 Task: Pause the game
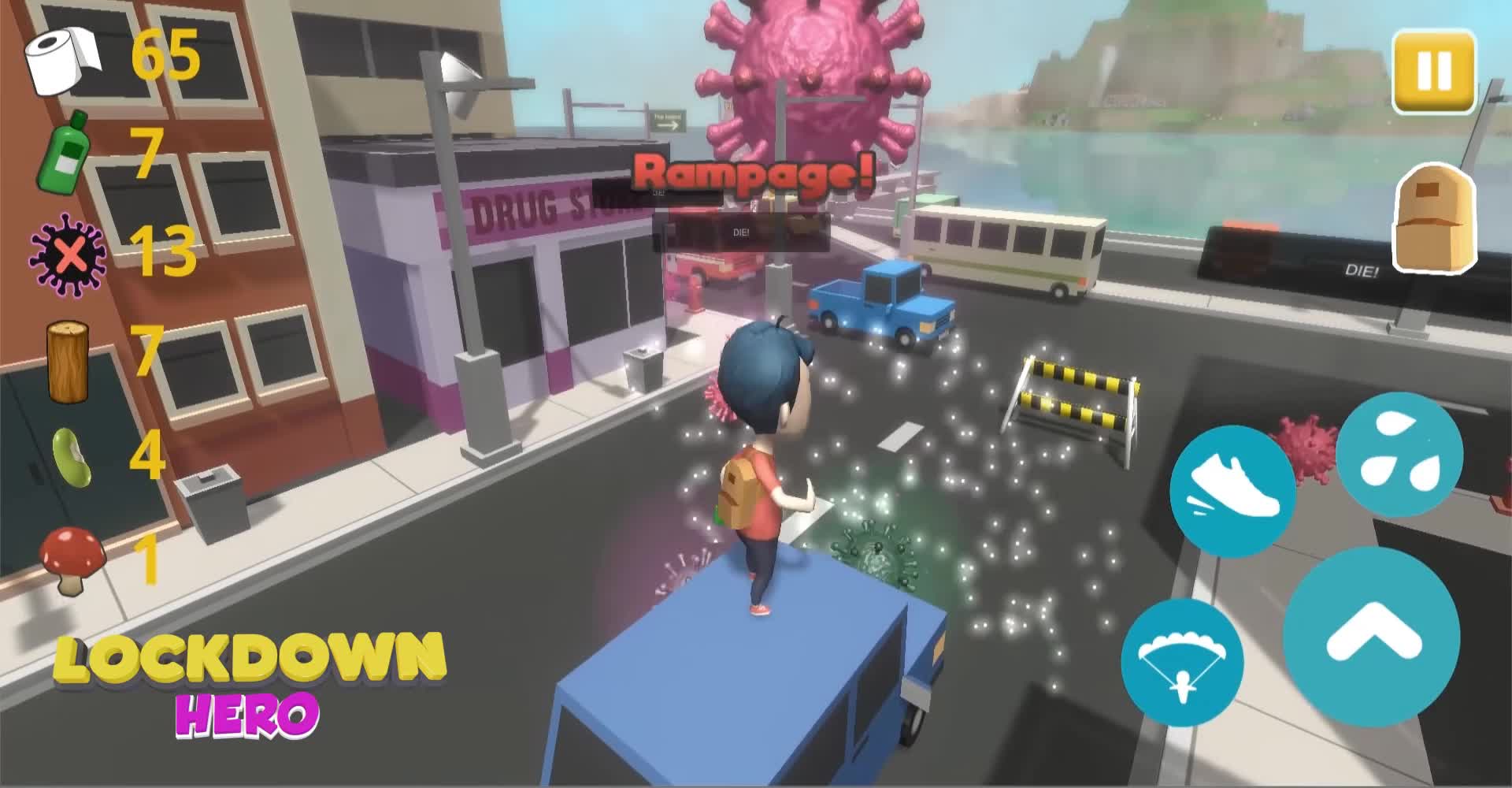pos(1435,72)
